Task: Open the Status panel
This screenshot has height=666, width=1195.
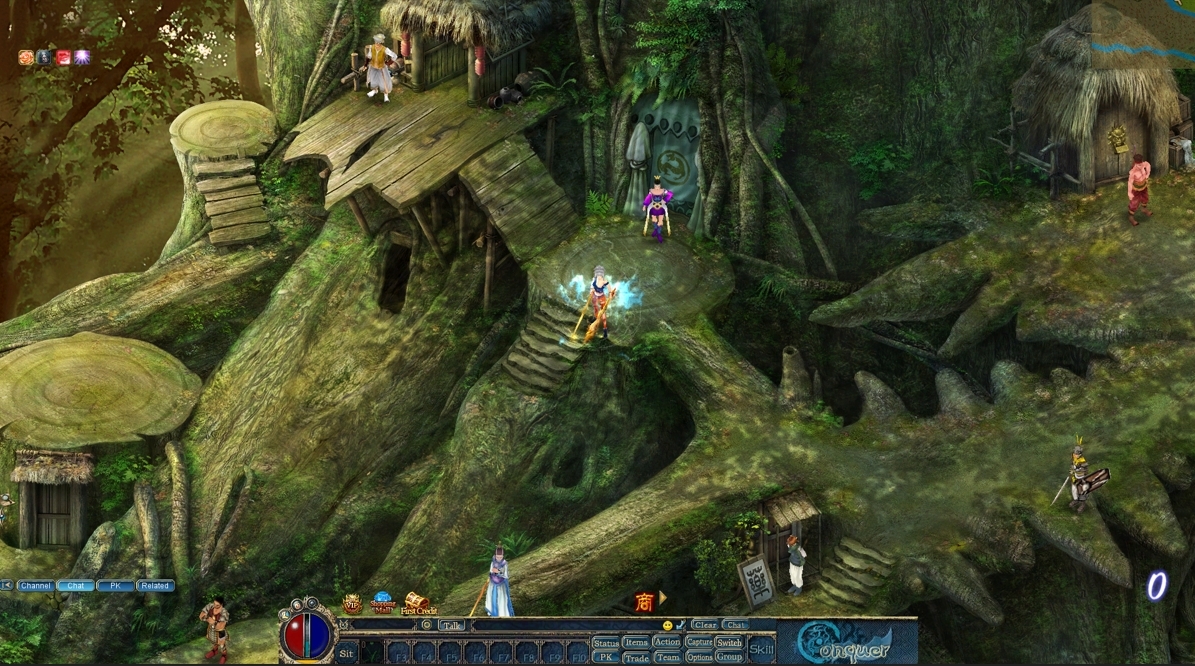Action: coord(606,643)
